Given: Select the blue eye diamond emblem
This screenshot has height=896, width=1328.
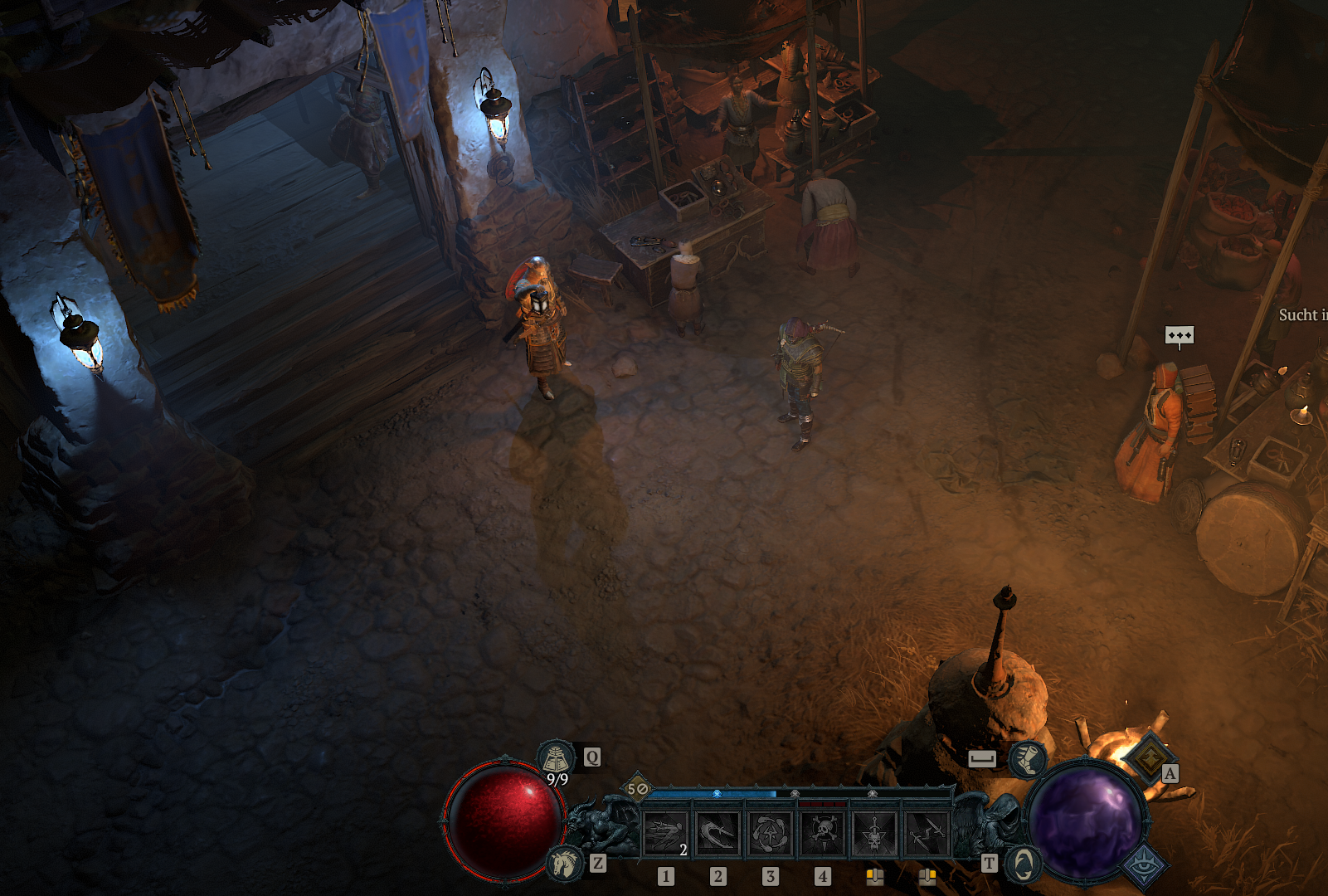Looking at the screenshot, I should (x=1146, y=865).
